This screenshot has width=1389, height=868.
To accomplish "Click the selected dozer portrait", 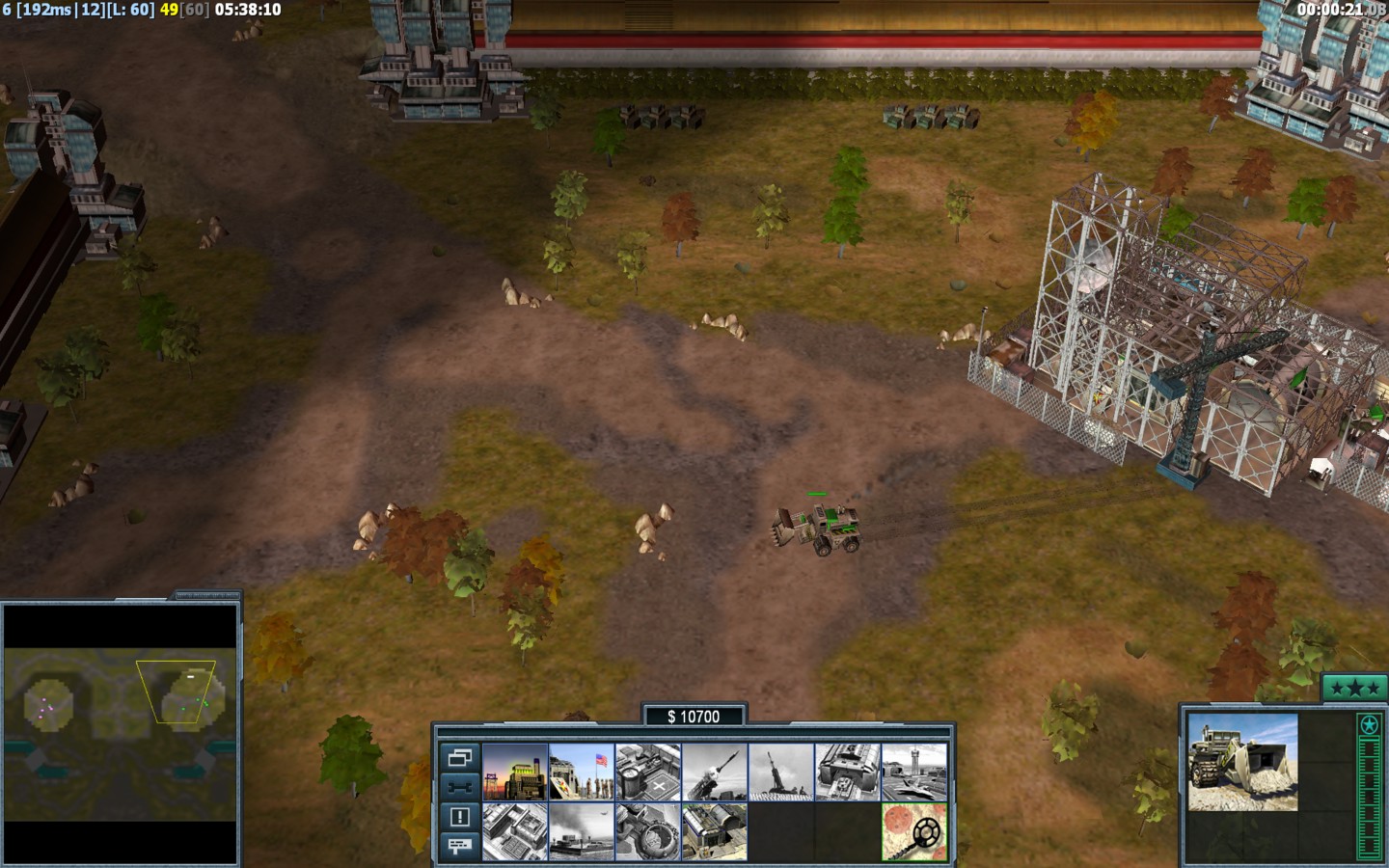I will click(1242, 762).
